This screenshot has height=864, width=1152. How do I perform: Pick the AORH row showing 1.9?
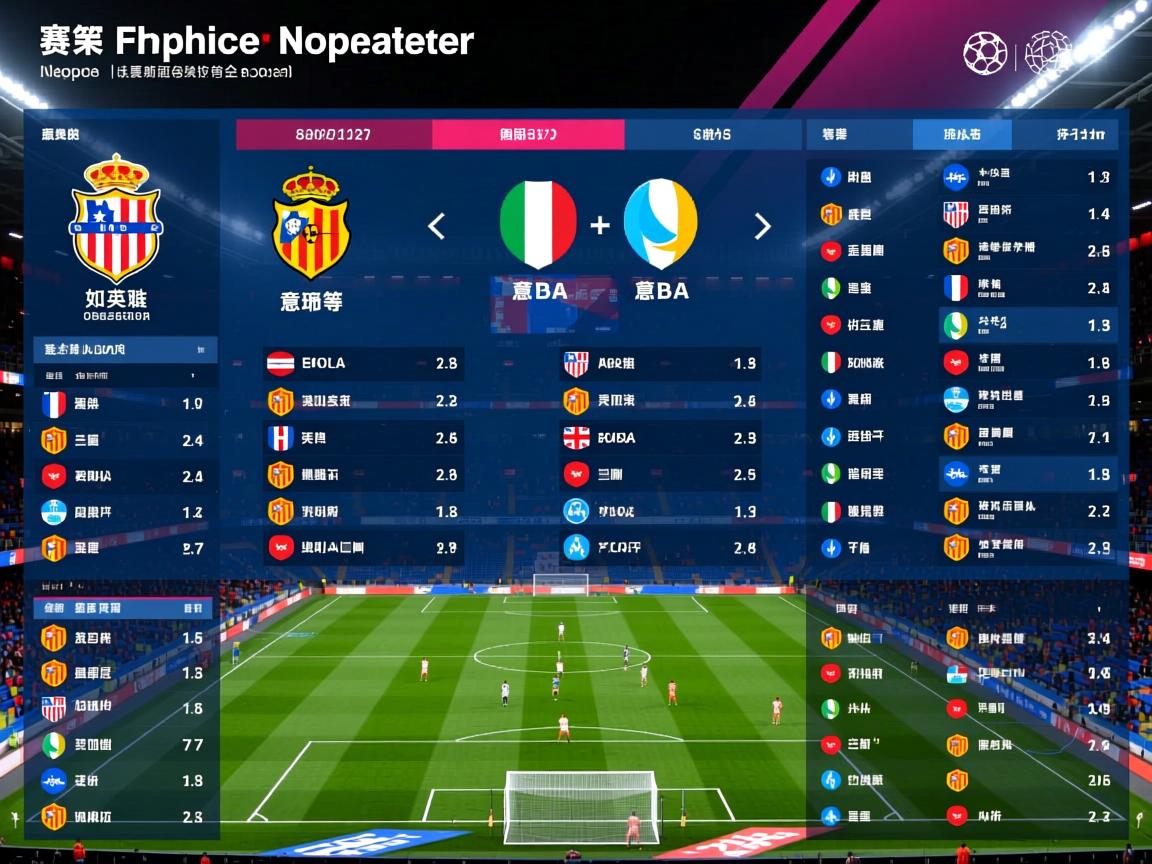pyautogui.click(x=660, y=364)
